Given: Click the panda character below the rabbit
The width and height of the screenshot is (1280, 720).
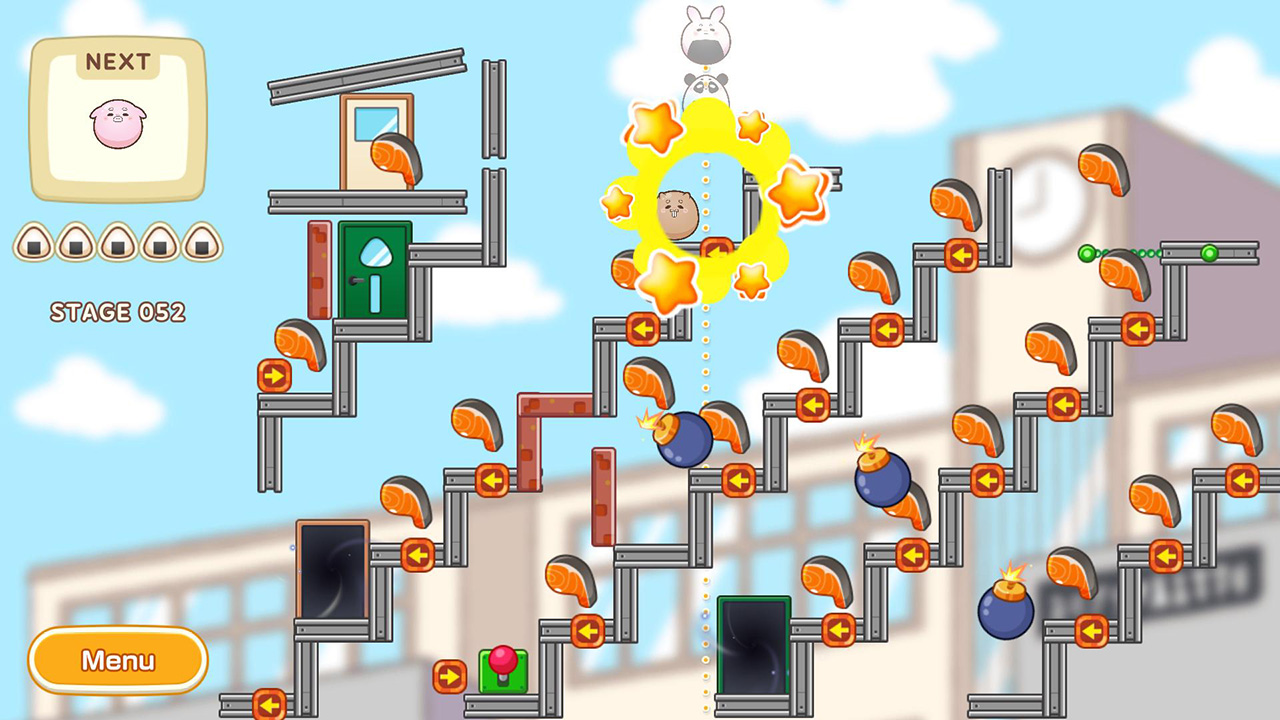Looking at the screenshot, I should click(x=705, y=88).
